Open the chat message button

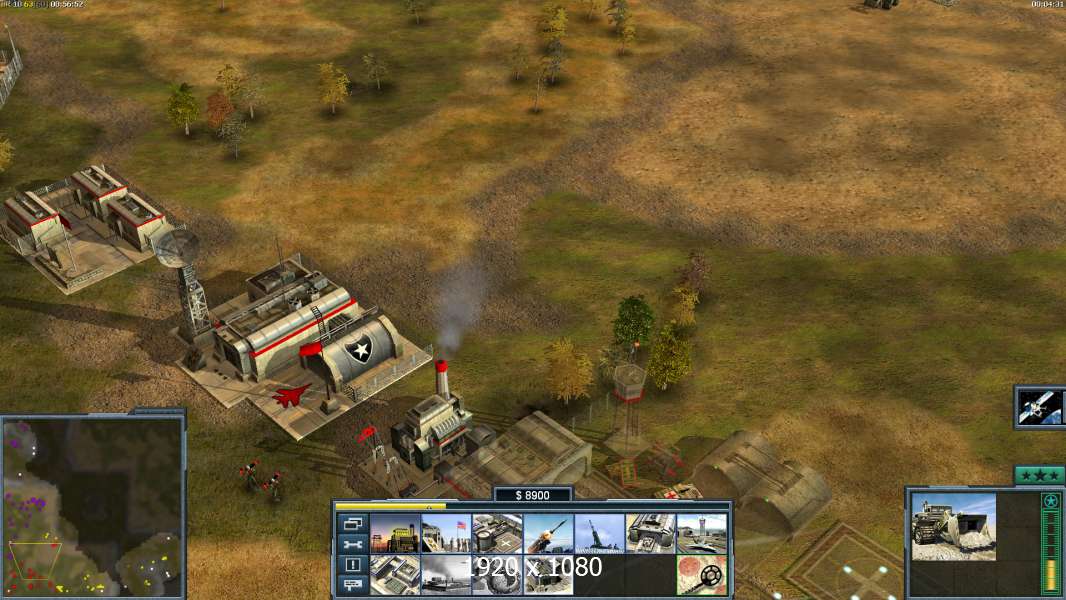tap(353, 585)
